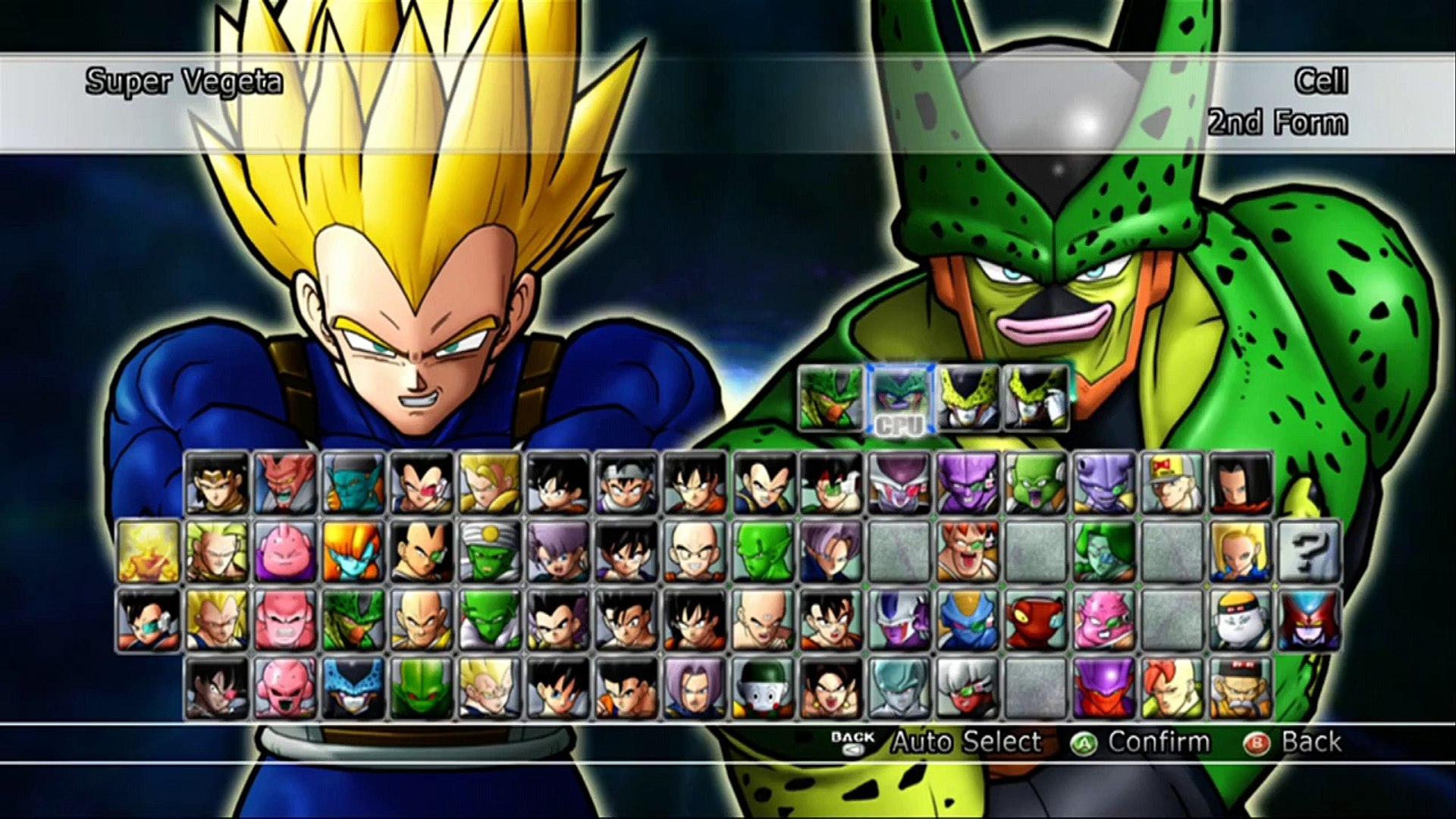Select Zarbon with green hair
Viewport: 1456px width, 819px height.
point(1104,551)
